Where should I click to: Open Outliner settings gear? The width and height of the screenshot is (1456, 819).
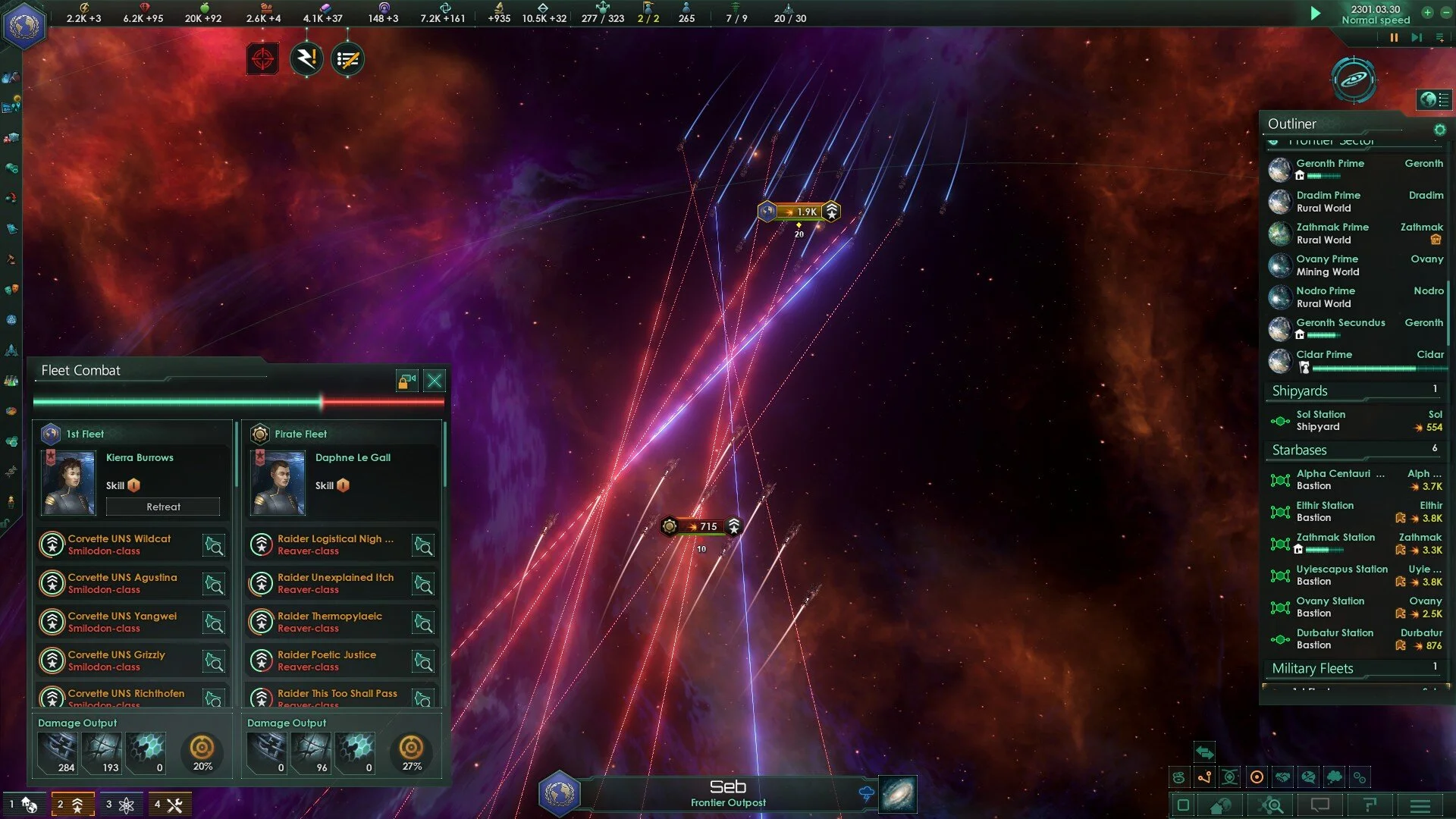(x=1439, y=130)
